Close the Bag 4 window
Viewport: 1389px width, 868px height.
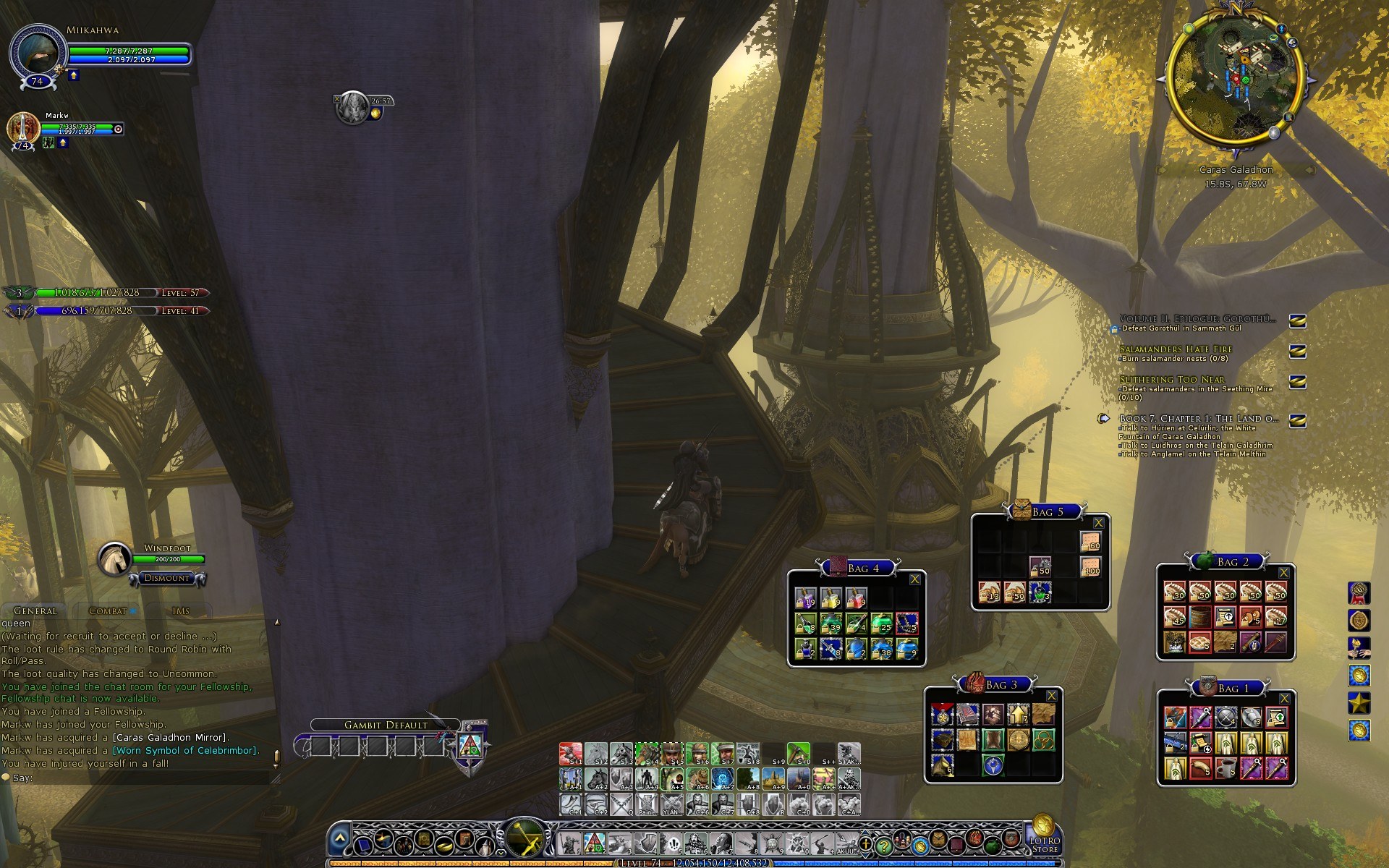point(914,579)
